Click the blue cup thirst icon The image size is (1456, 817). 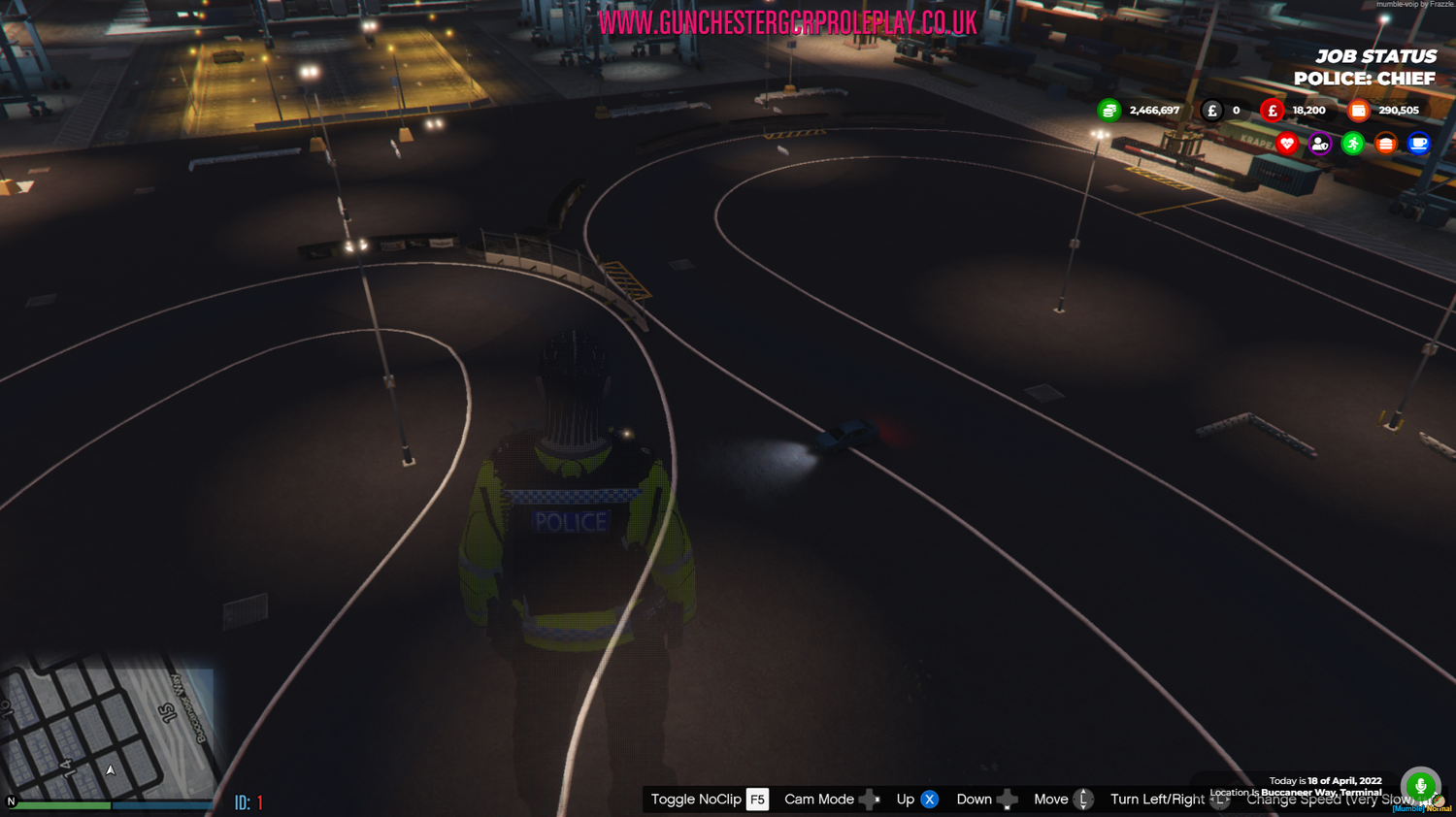tap(1419, 144)
